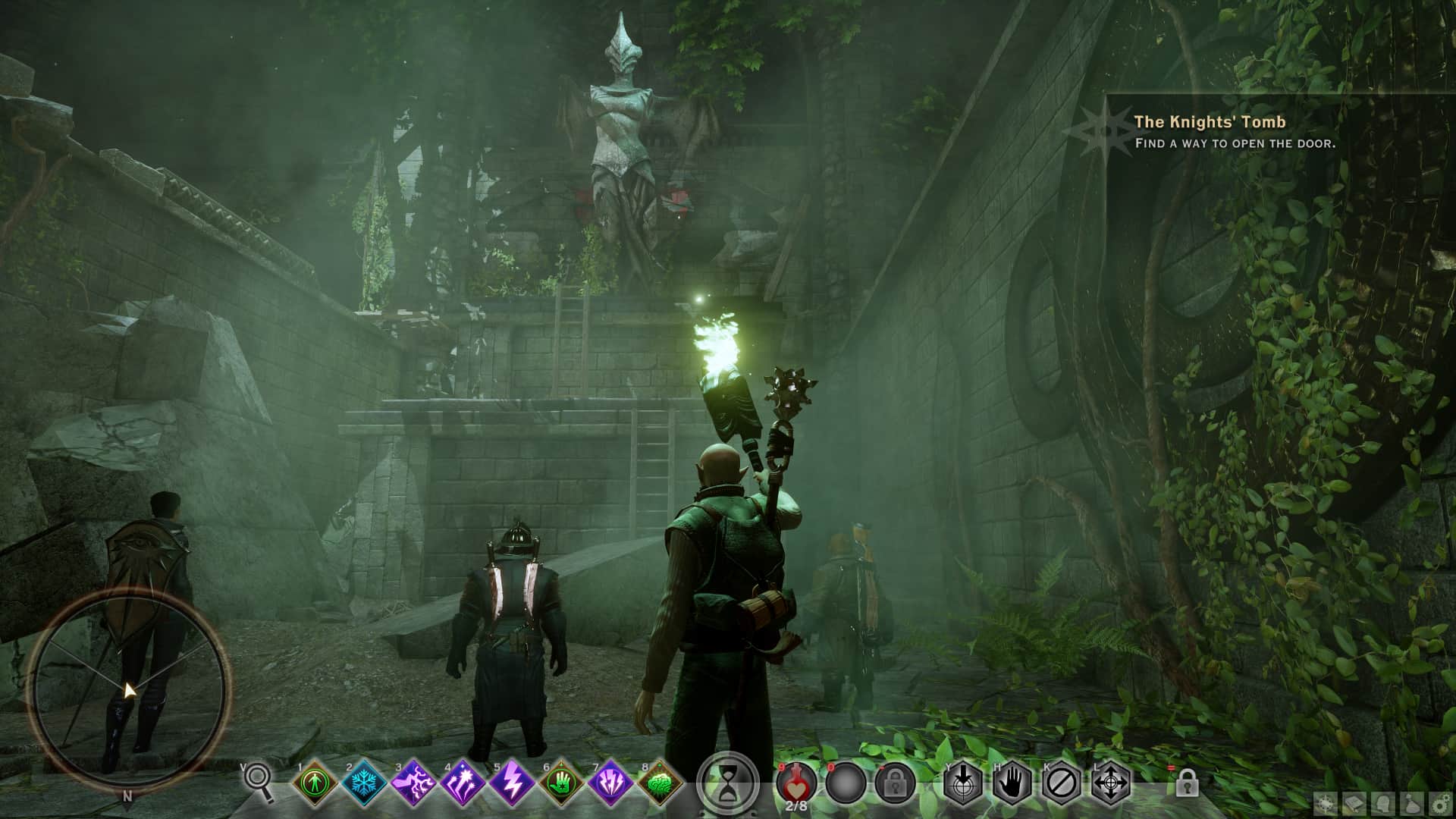The image size is (1456, 819).
Task: Activate the triple lightning burst ability
Action: (611, 783)
